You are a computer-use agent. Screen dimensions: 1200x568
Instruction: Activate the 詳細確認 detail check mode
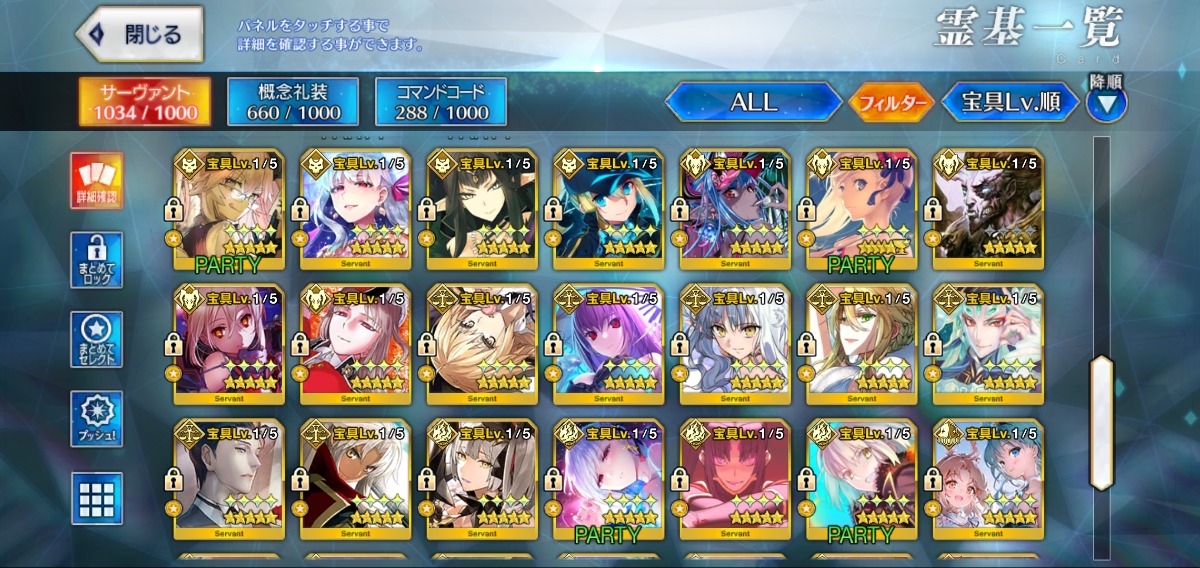pos(97,181)
